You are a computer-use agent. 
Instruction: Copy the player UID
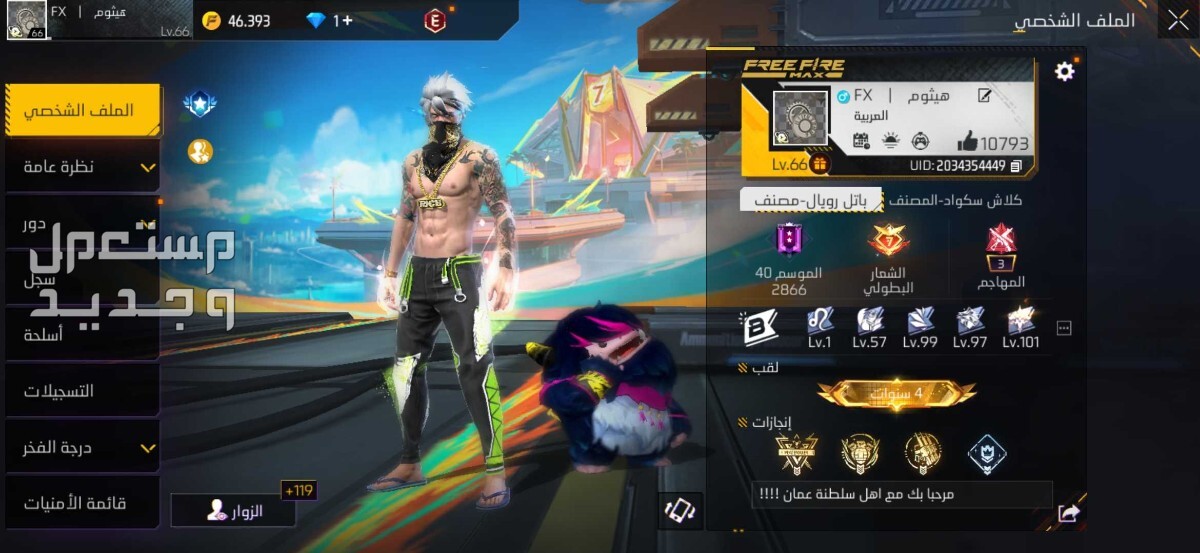[x=1016, y=166]
